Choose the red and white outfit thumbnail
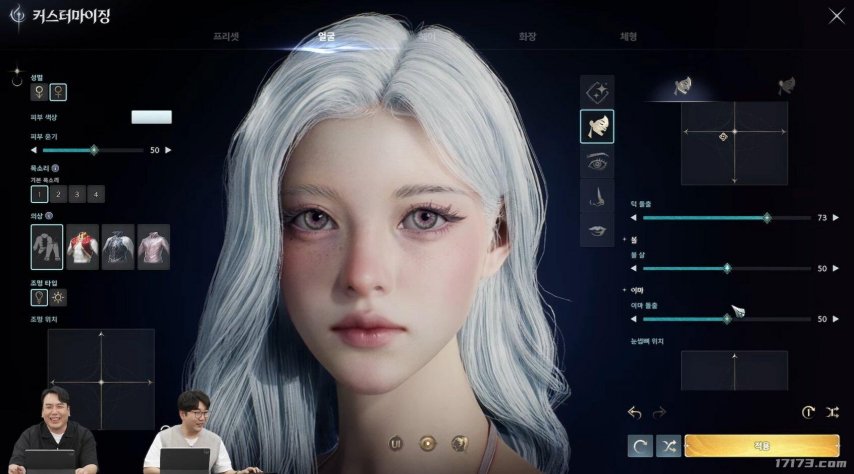This screenshot has height=474, width=854. (x=82, y=247)
